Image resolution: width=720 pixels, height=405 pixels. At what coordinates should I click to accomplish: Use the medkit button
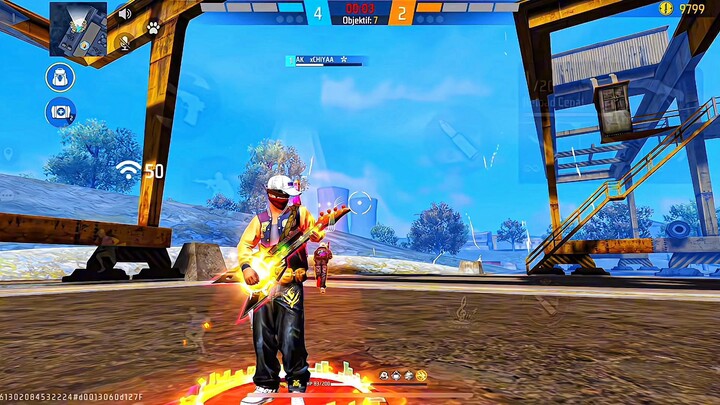click(60, 111)
